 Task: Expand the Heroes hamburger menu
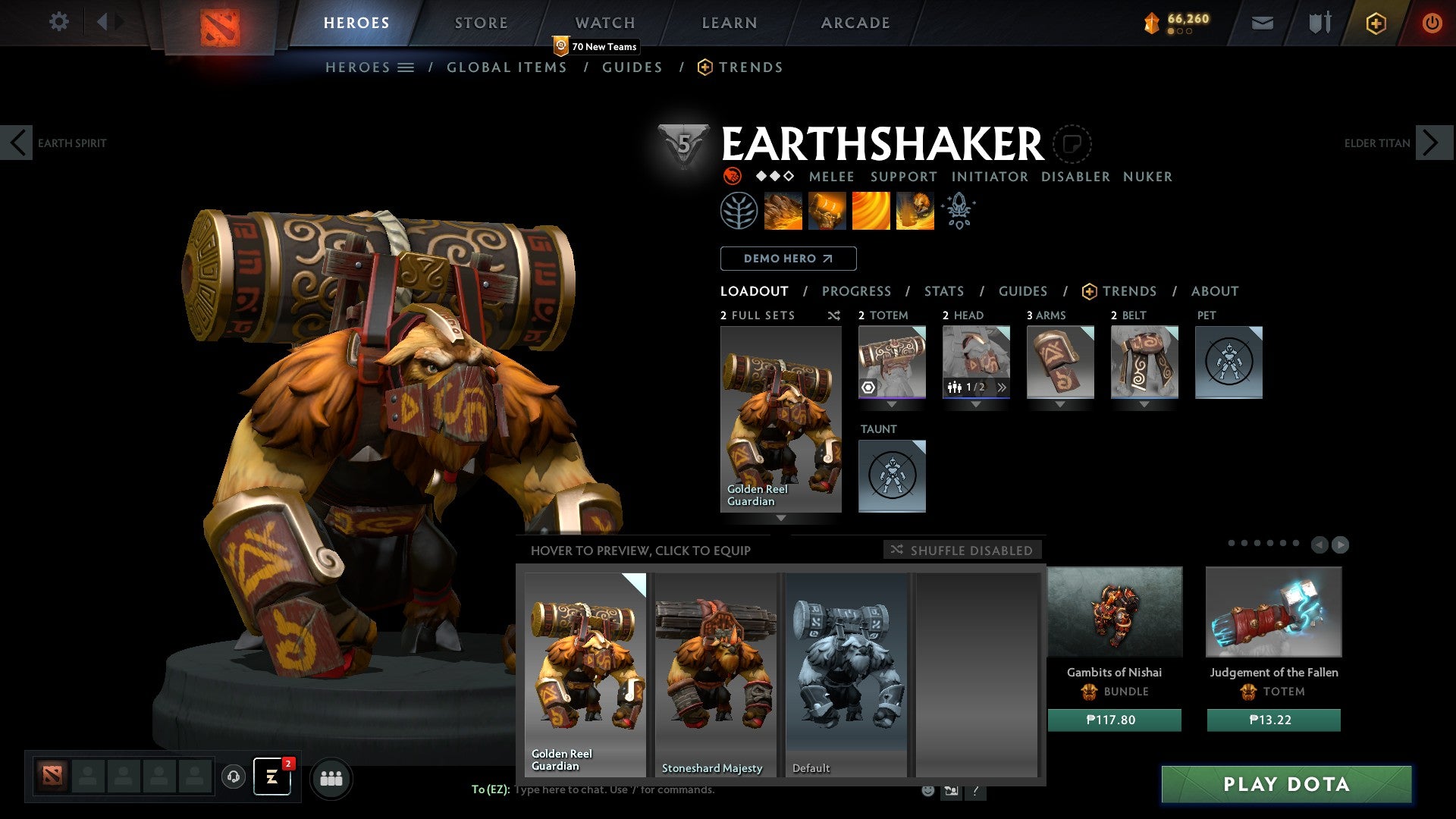click(406, 67)
